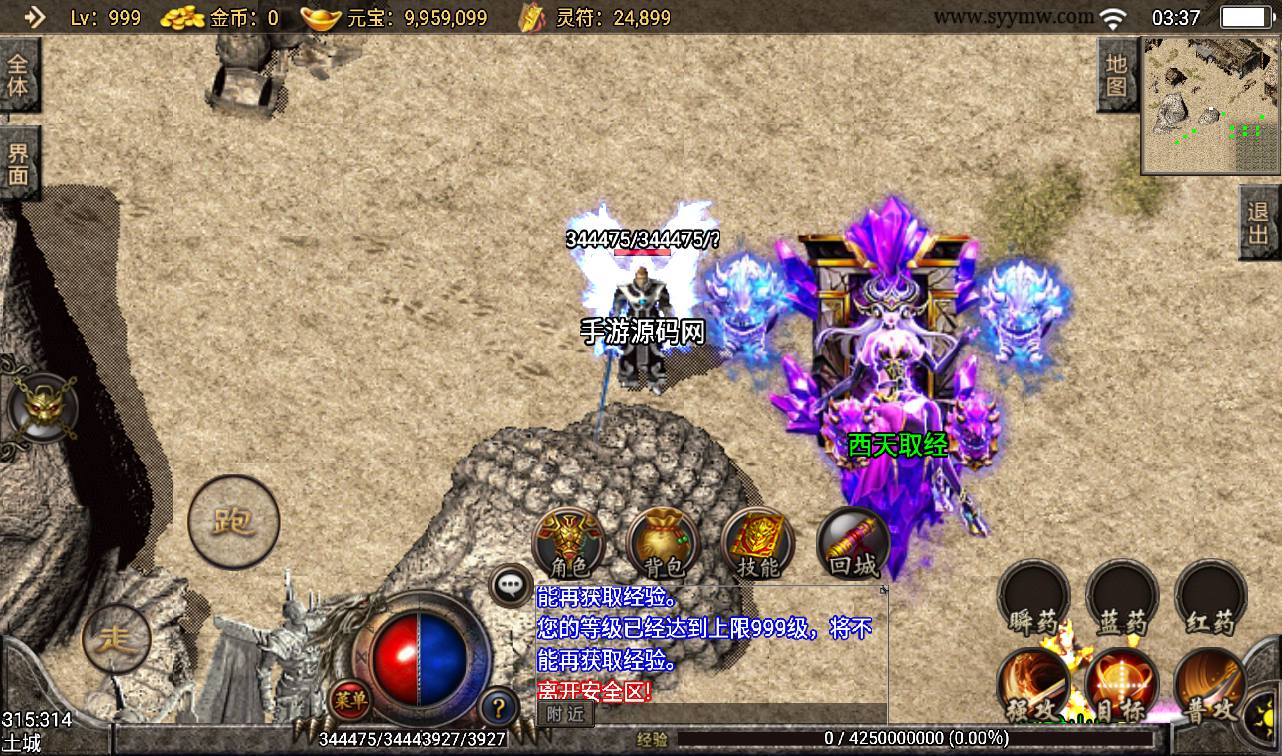Click the blue question mark help button
Screen dimensions: 1282x756
[498, 707]
